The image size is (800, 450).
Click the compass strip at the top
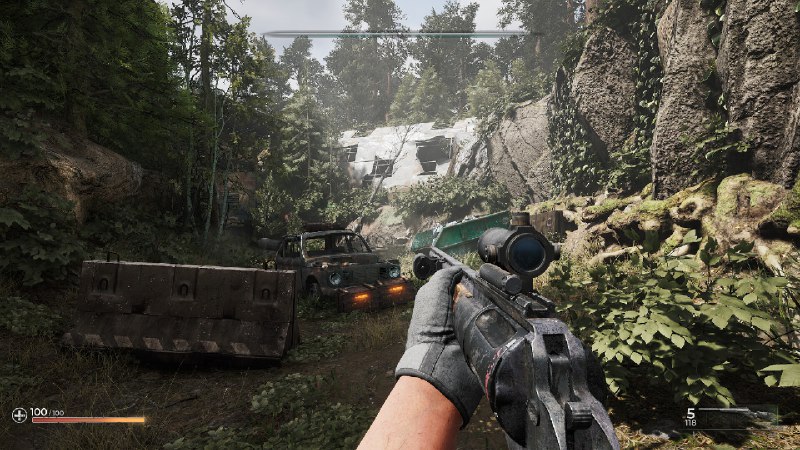tap(398, 34)
